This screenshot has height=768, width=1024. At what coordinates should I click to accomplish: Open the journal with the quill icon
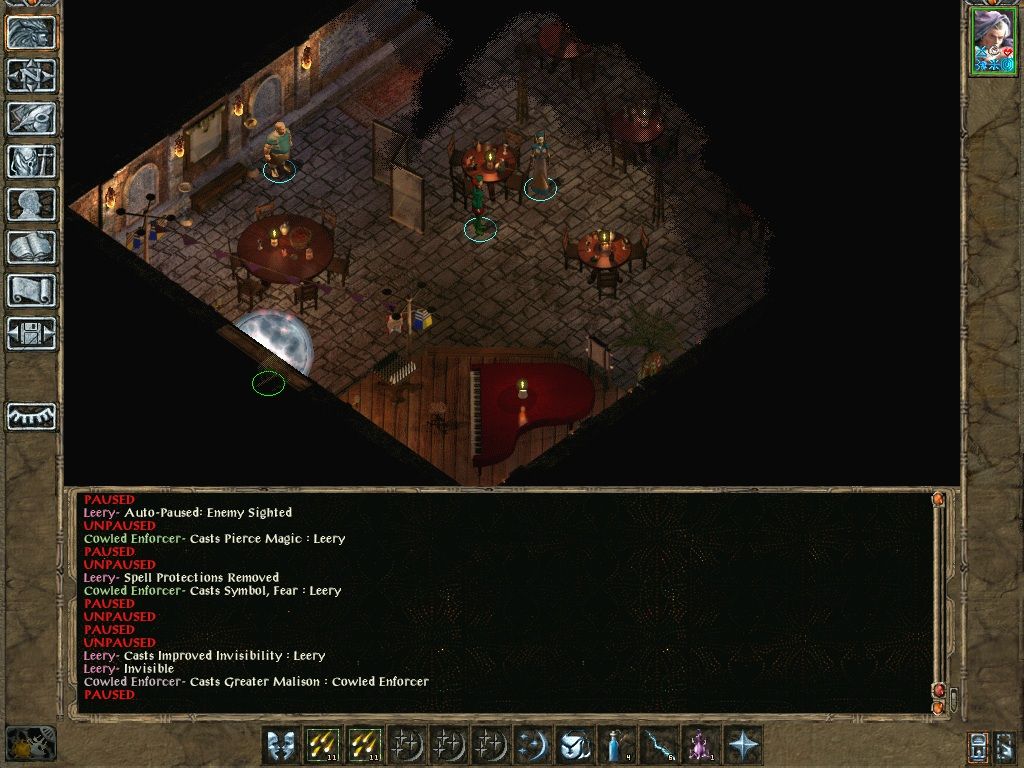point(31,118)
